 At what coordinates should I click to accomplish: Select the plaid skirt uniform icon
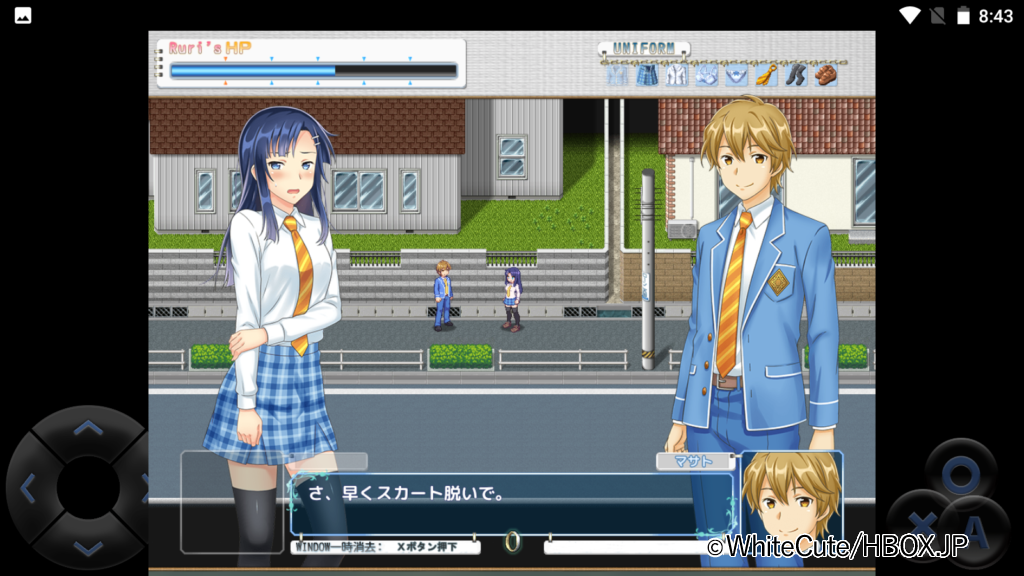(647, 75)
